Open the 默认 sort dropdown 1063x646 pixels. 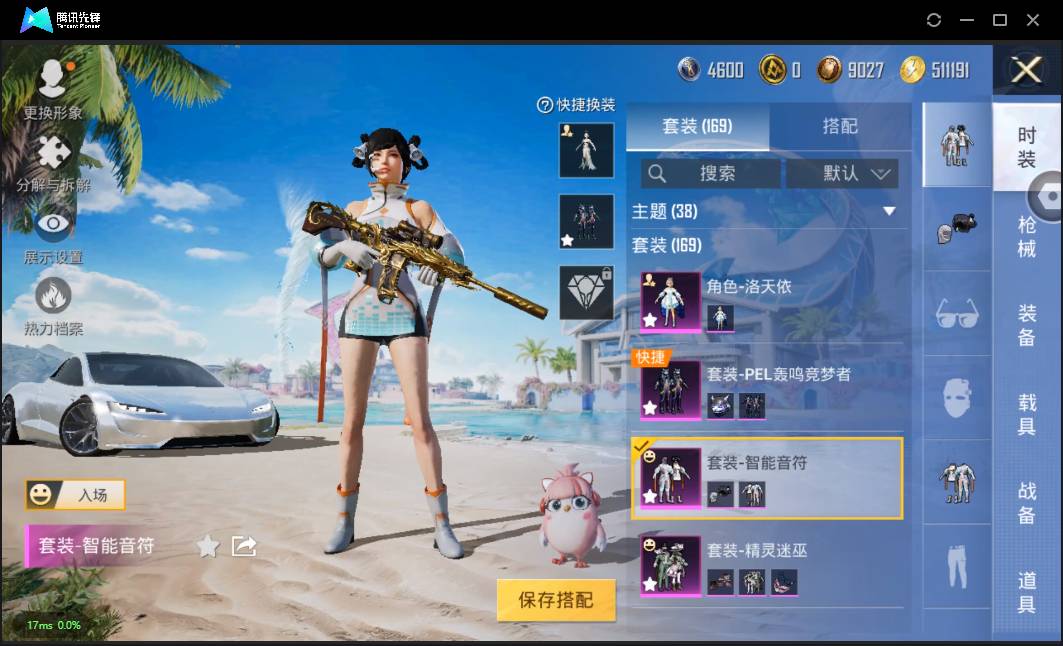[x=842, y=173]
